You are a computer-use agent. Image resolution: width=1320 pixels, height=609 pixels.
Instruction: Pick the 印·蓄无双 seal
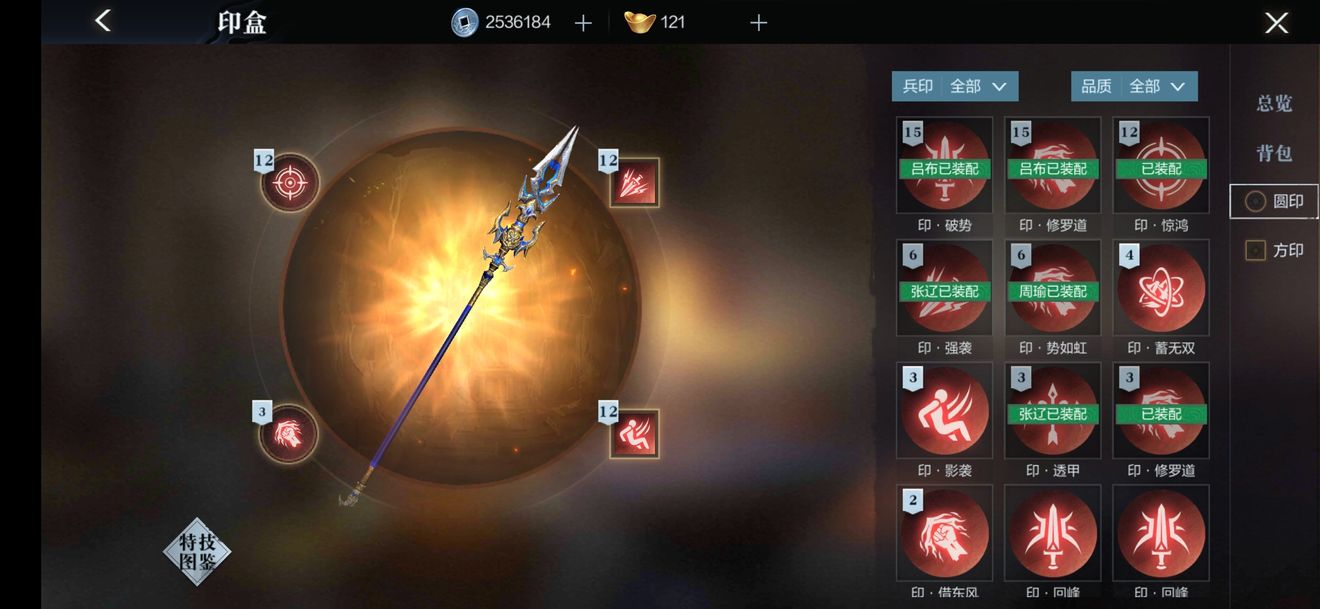click(x=1160, y=288)
